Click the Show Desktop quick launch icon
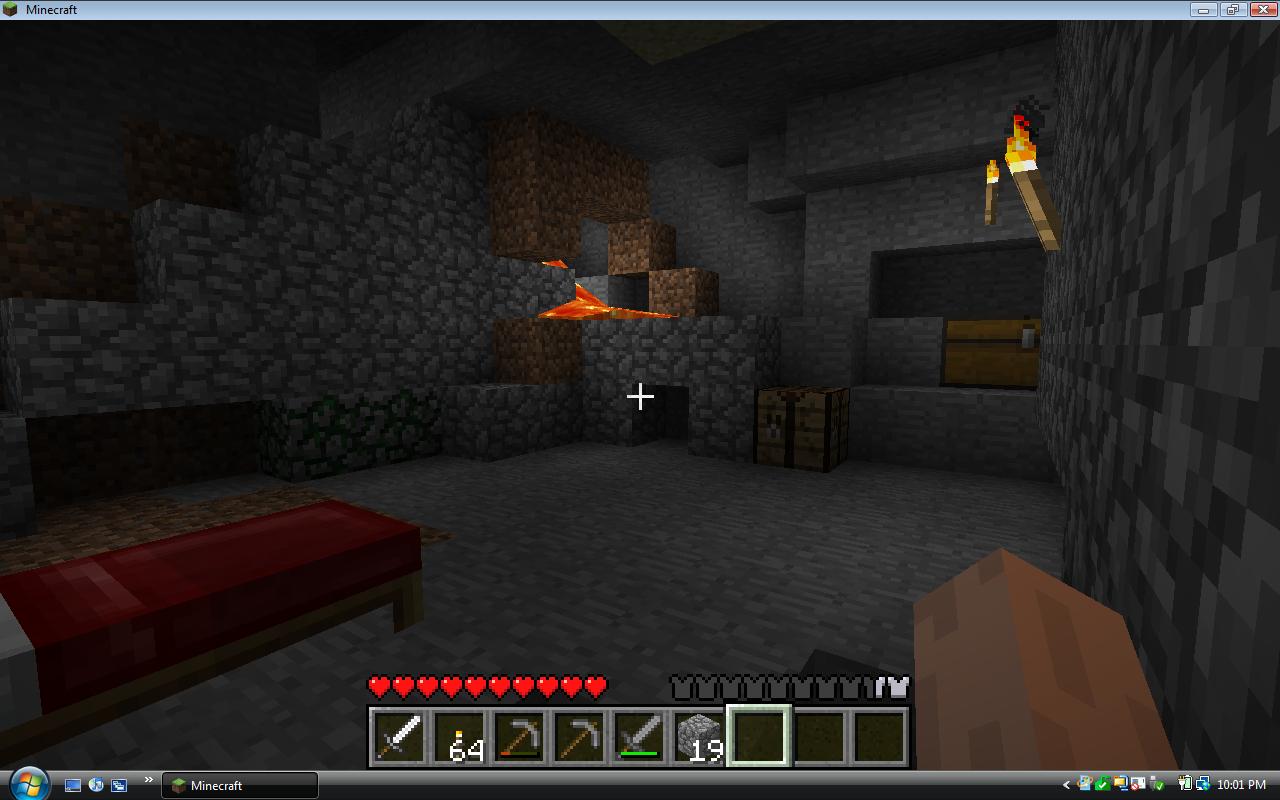 72,786
